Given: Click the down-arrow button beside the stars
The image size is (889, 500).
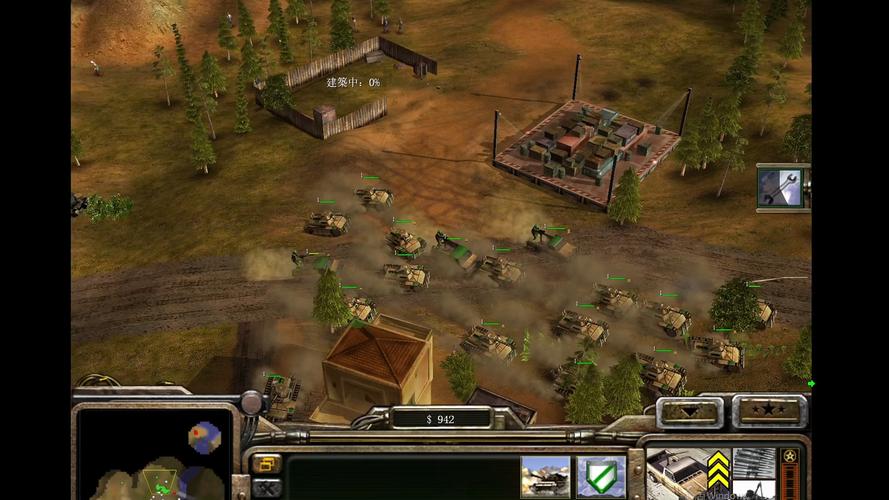Looking at the screenshot, I should 691,411.
